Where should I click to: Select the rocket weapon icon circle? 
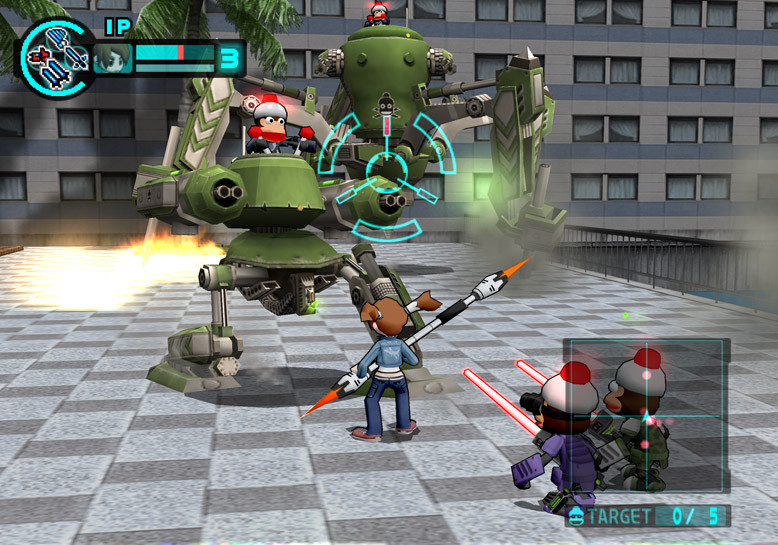55,57
